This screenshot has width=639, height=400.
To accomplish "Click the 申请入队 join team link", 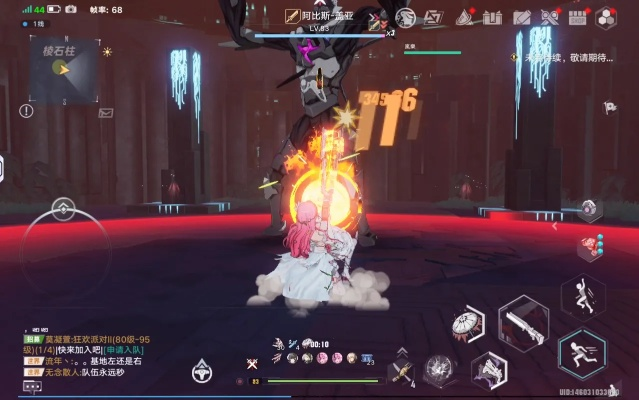I will [x=125, y=350].
